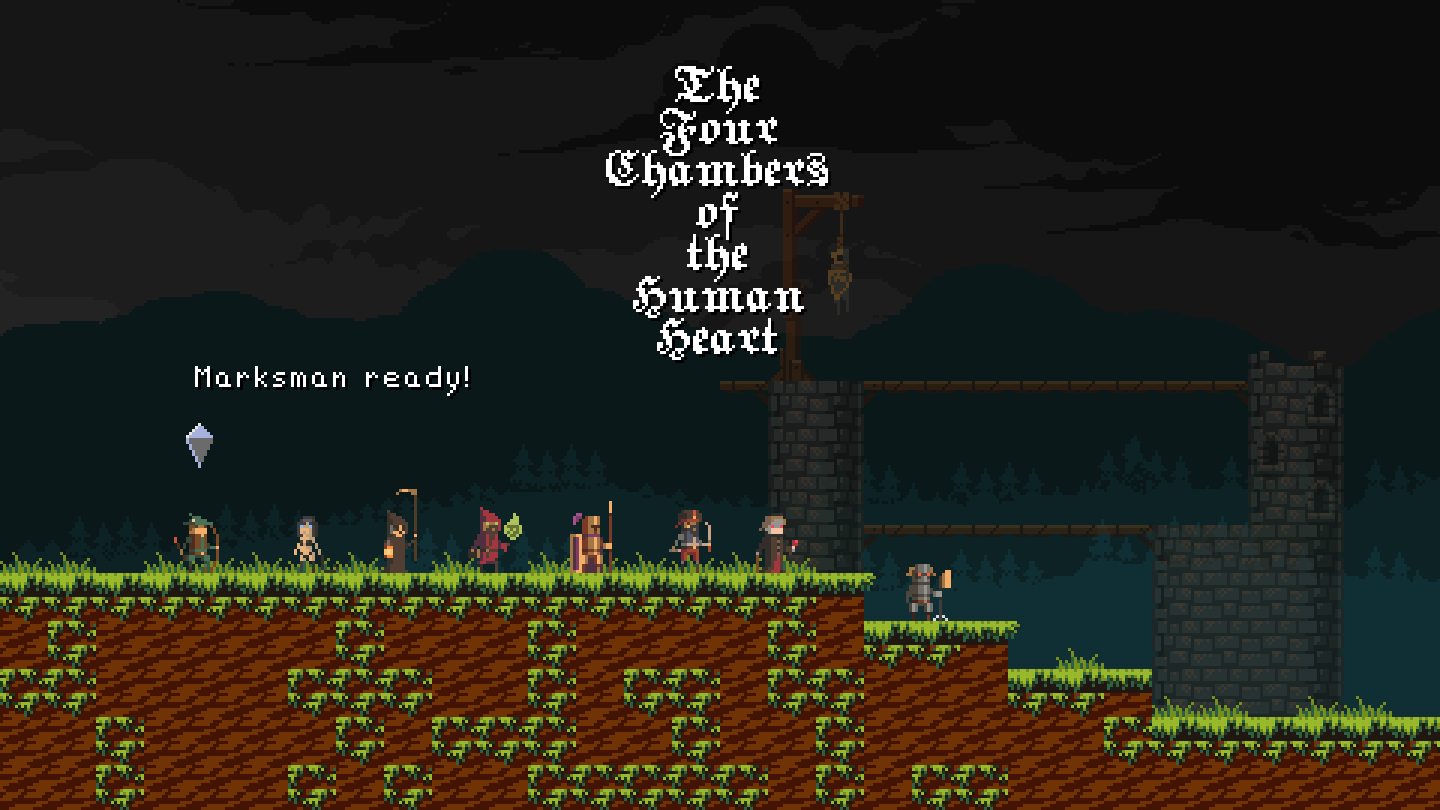Pick the red-bandana crossbow bandit
The image size is (1440, 810).
click(x=689, y=540)
